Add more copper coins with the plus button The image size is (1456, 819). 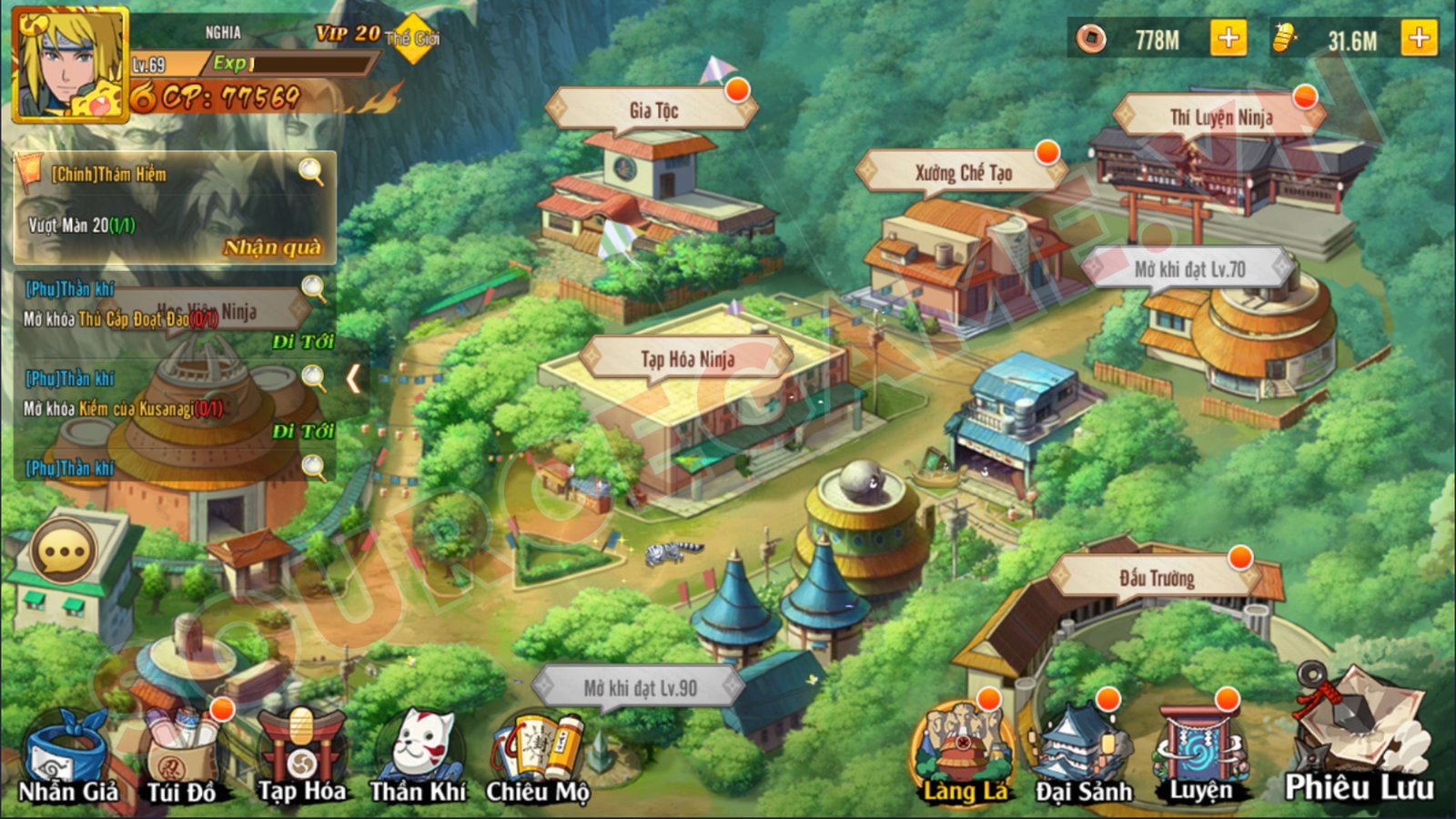pos(1228,39)
